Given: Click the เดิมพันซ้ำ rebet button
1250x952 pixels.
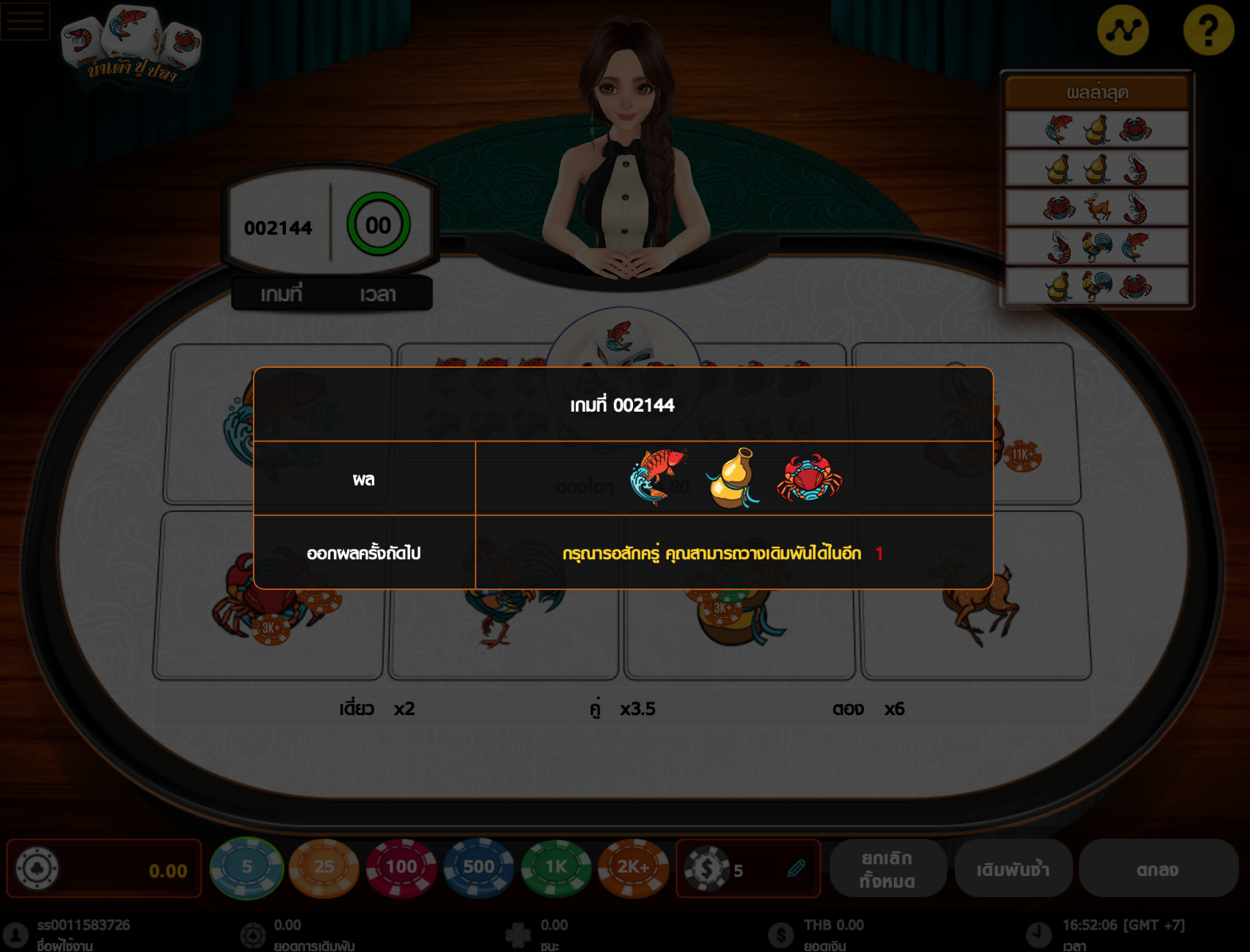Looking at the screenshot, I should pyautogui.click(x=1015, y=869).
